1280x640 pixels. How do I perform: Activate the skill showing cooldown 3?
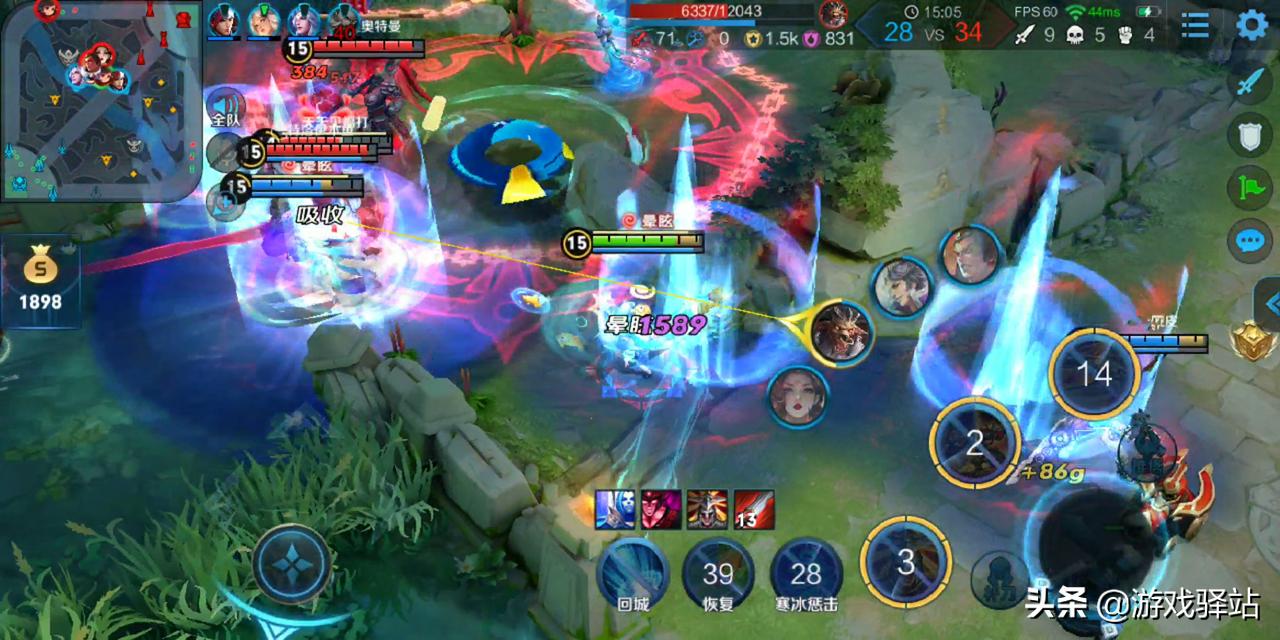pos(906,562)
